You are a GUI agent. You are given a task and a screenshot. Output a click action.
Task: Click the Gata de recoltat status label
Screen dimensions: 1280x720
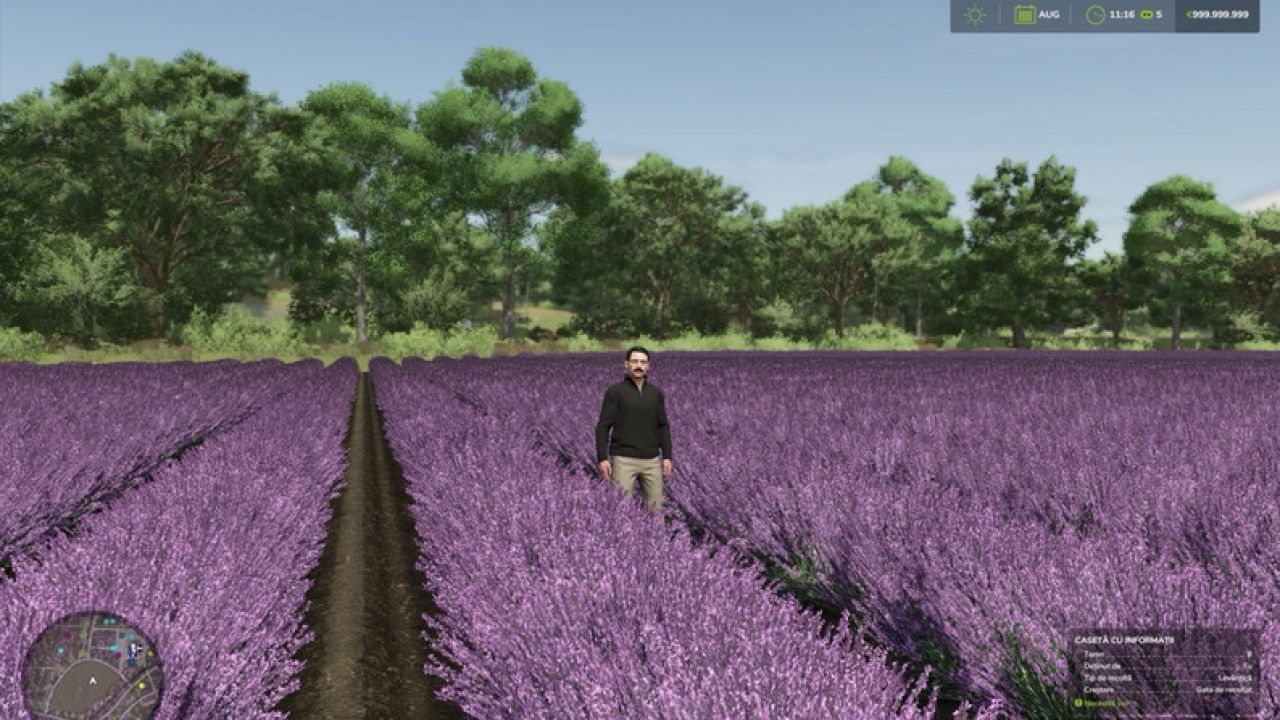coord(1224,689)
